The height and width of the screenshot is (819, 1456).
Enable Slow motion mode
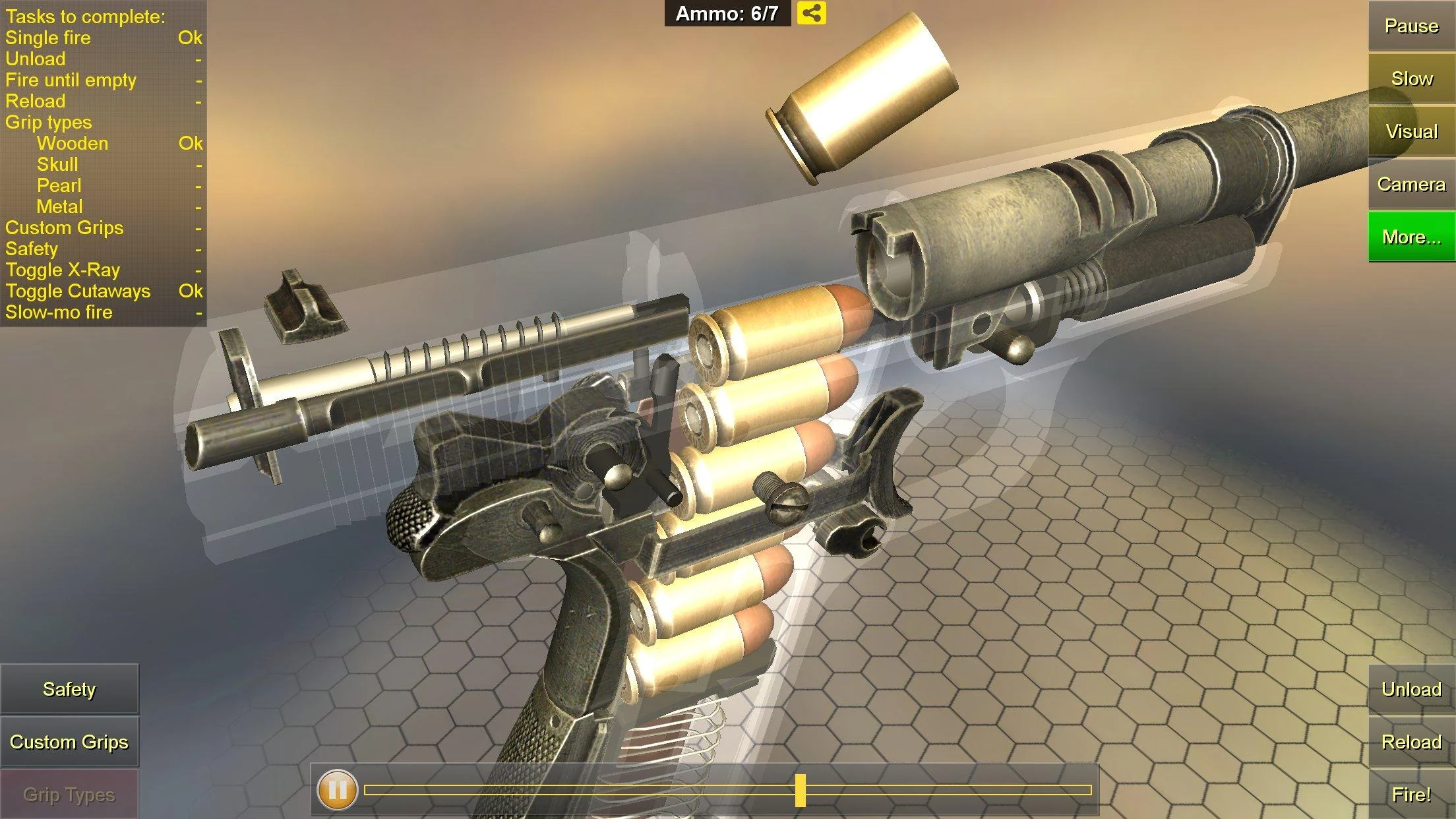tap(1410, 78)
